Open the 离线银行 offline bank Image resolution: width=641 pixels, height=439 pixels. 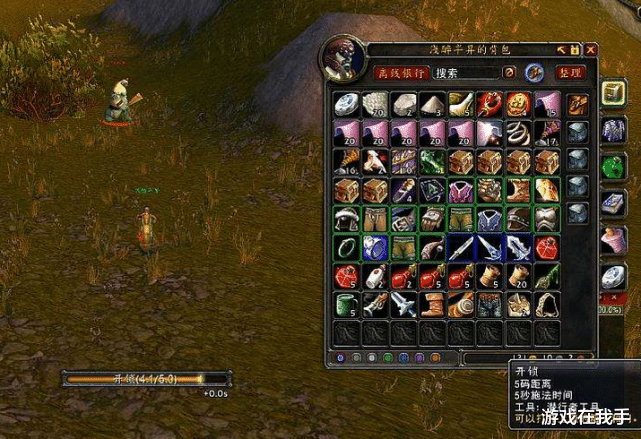[401, 73]
